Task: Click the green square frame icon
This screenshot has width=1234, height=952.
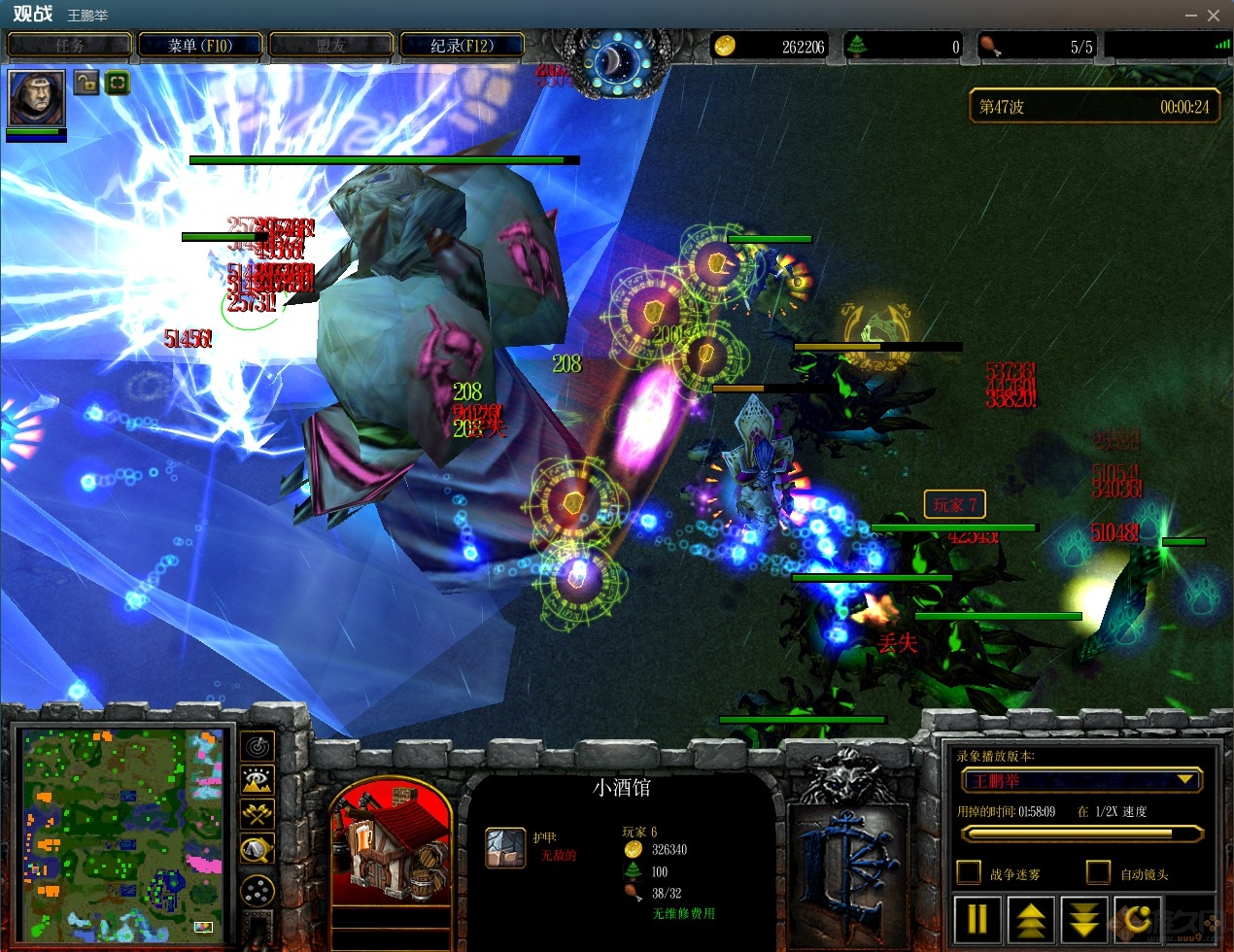Action: pos(117,83)
